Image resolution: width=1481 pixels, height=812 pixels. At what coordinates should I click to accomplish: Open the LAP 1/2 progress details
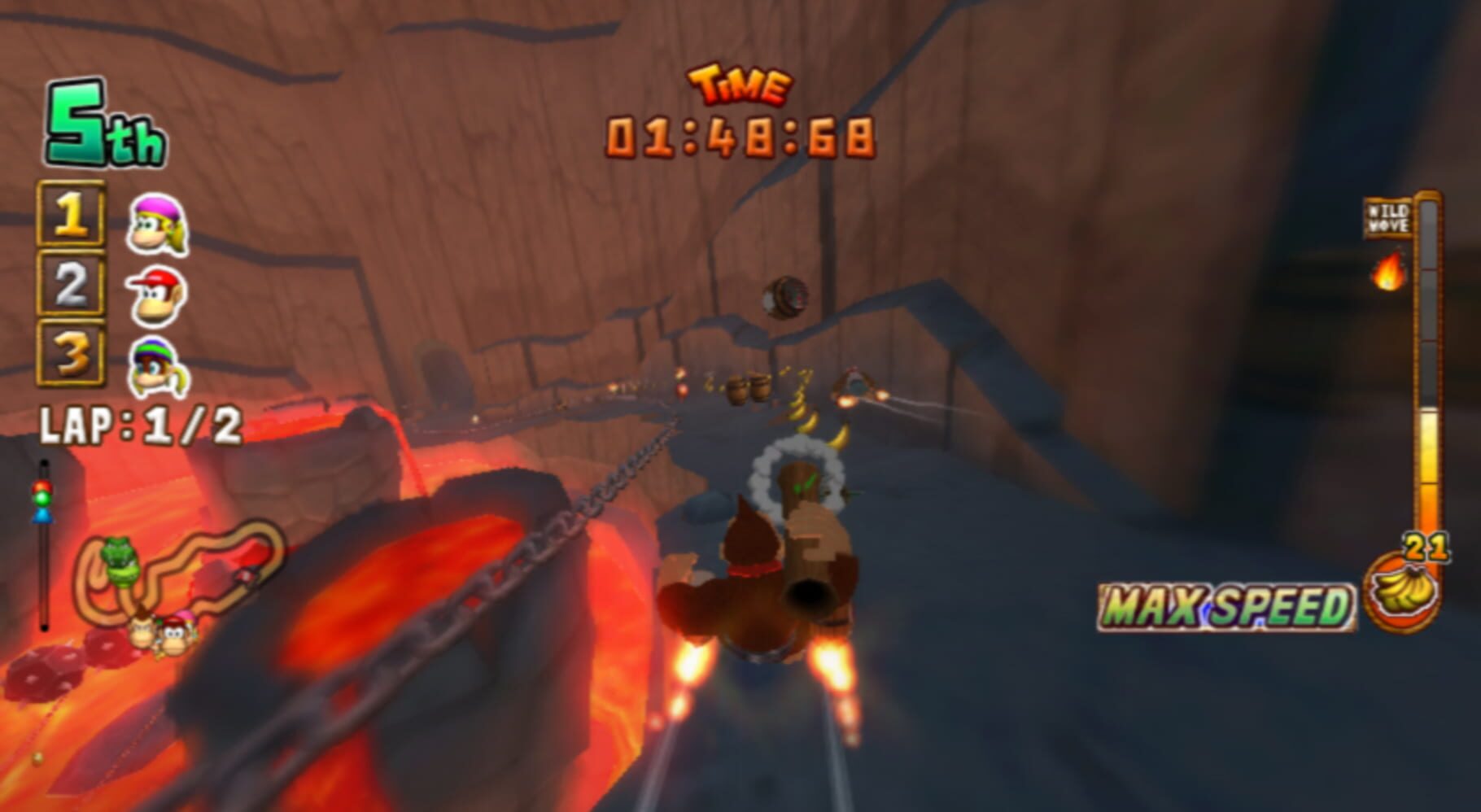click(x=138, y=423)
